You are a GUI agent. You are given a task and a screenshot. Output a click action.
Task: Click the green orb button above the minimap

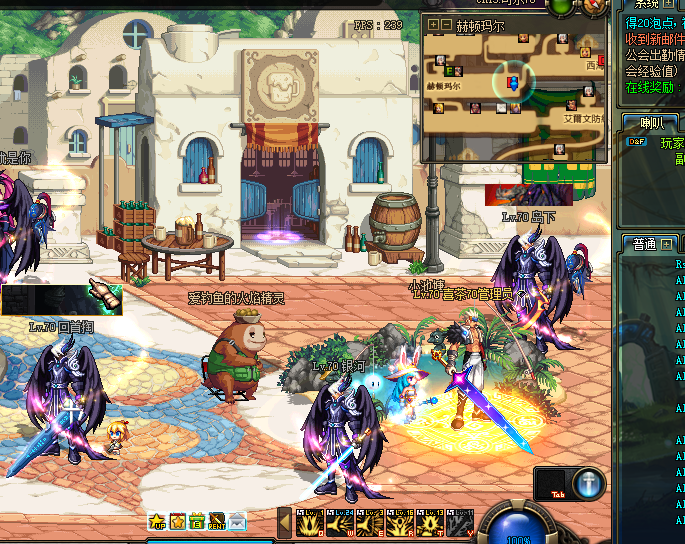562,6
